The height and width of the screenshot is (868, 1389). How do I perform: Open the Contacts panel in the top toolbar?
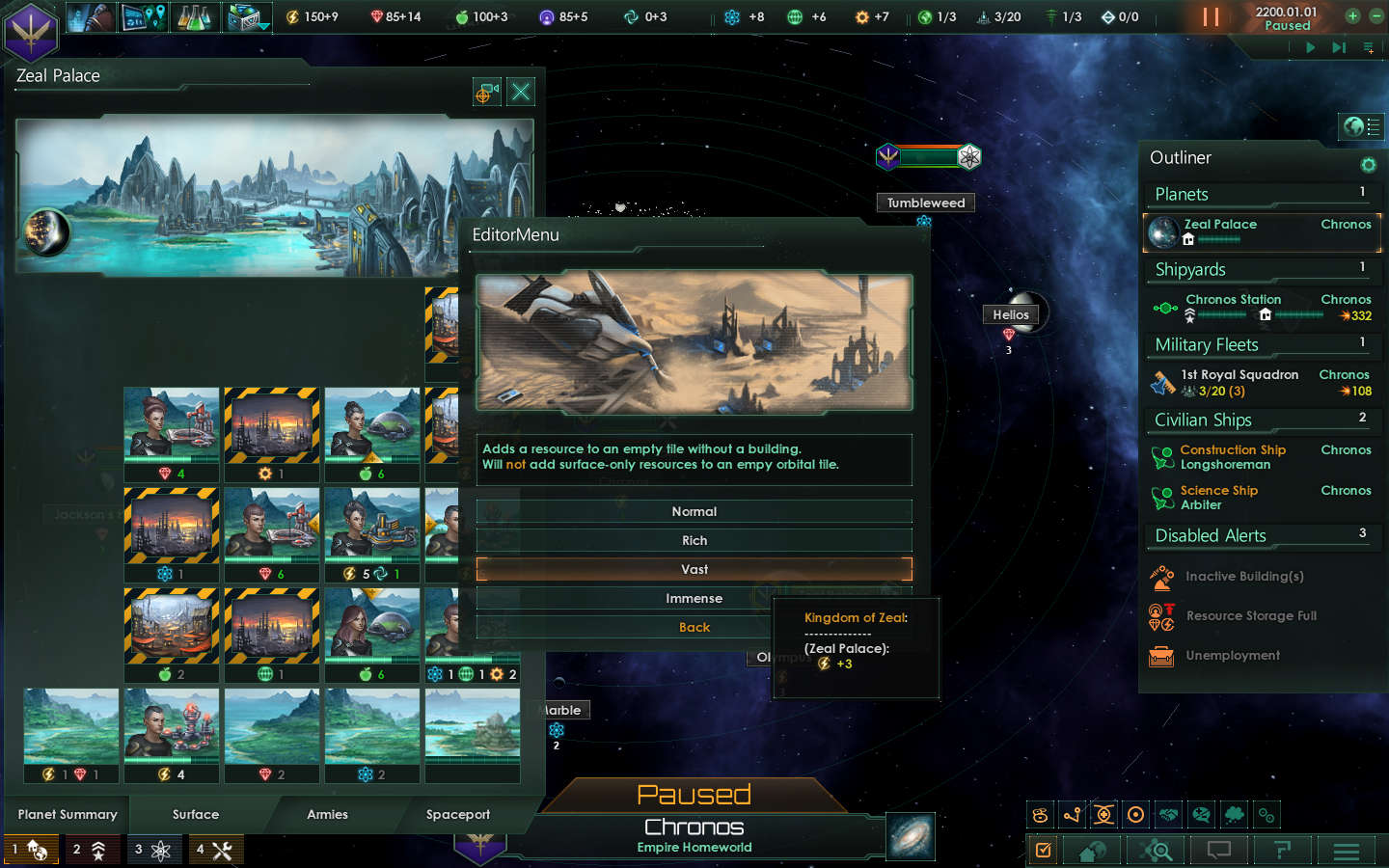89,16
